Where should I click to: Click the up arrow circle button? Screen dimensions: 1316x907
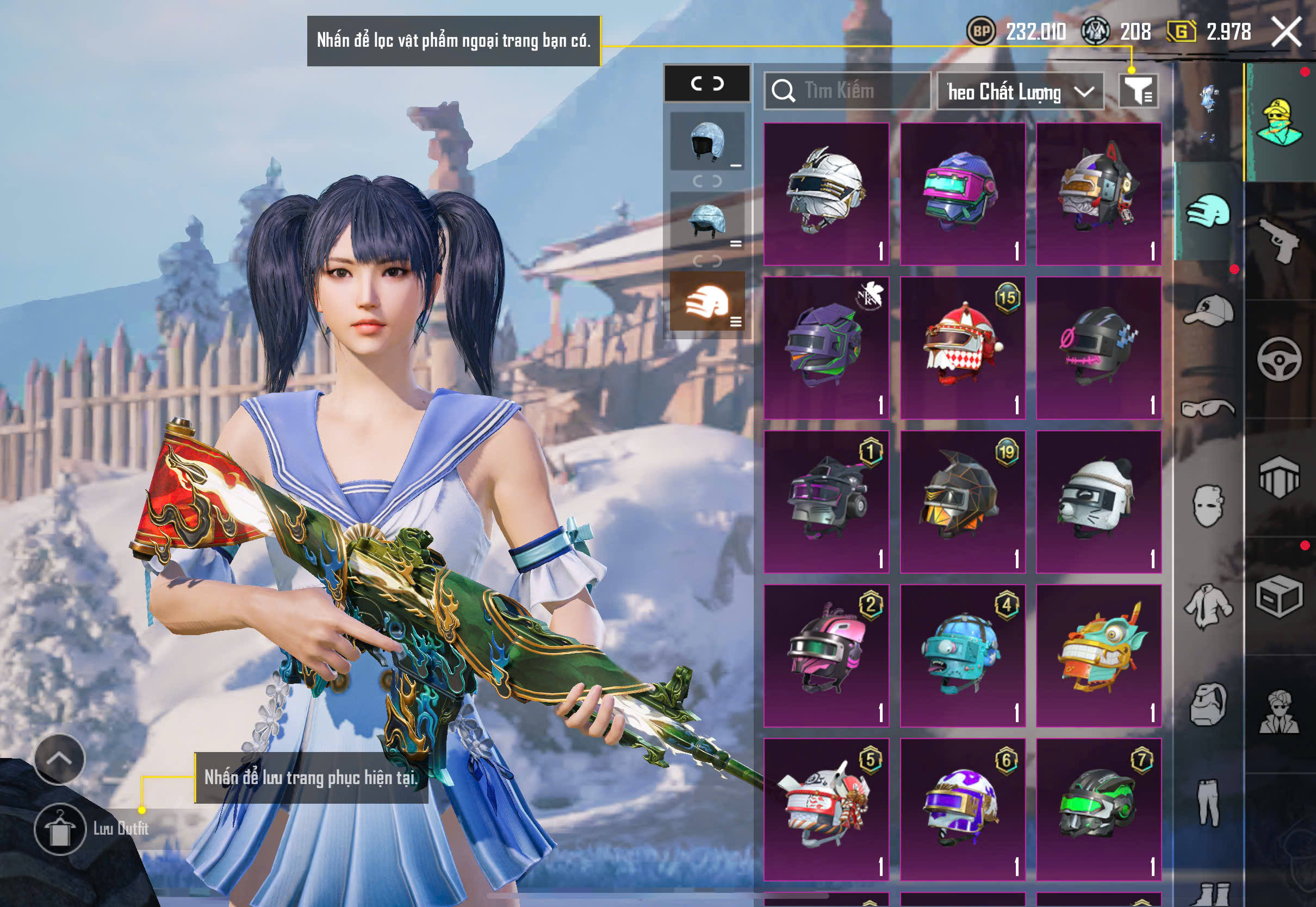60,759
